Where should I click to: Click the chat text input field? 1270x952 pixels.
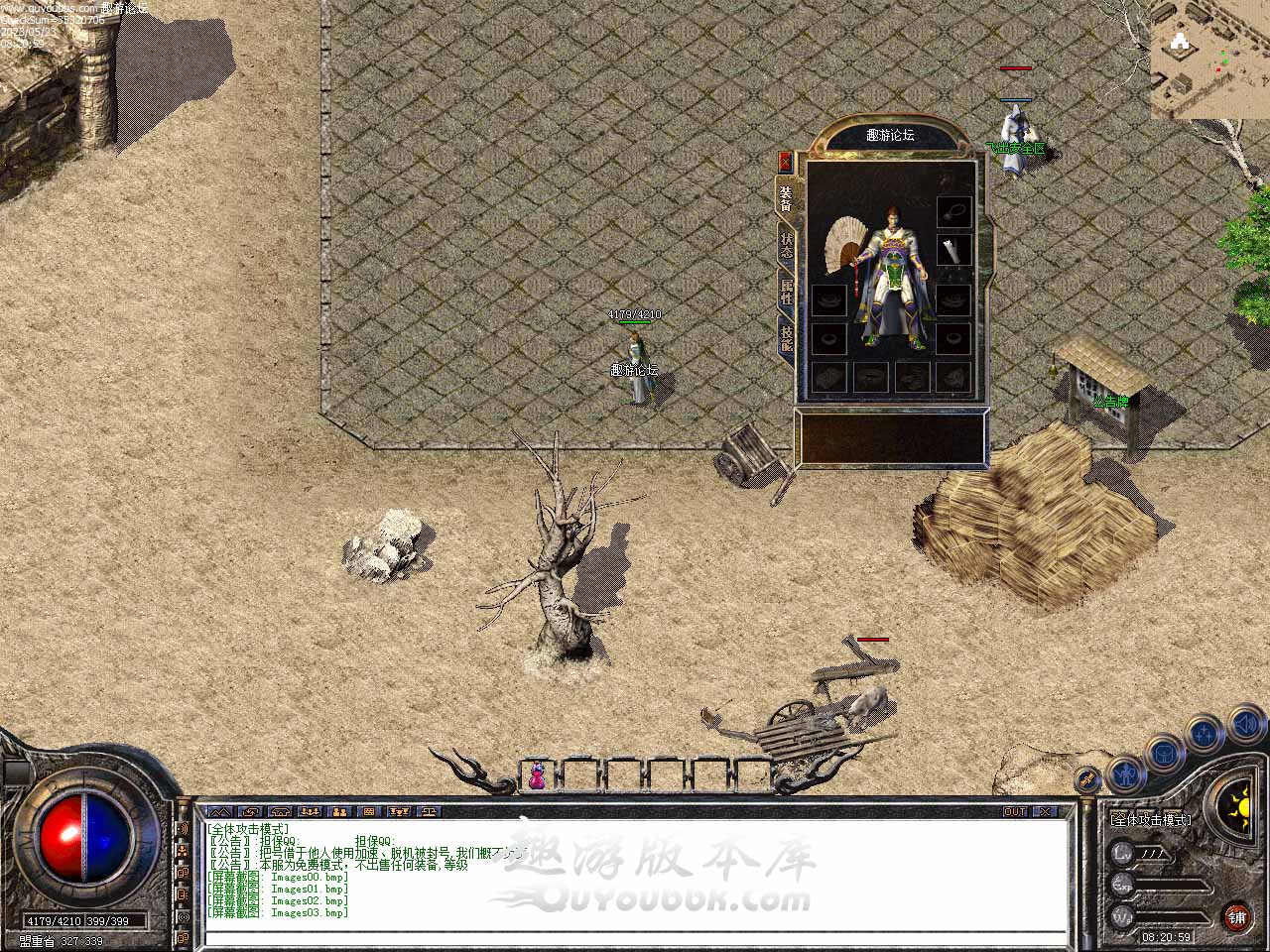[635, 936]
